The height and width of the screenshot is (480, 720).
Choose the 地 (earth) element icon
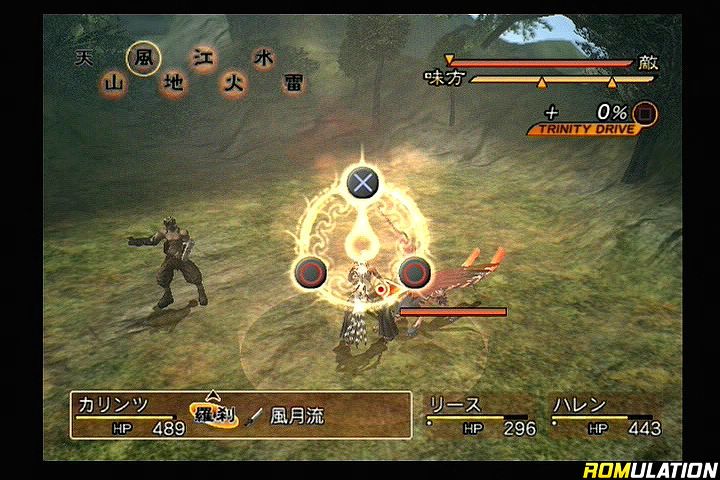(x=173, y=85)
